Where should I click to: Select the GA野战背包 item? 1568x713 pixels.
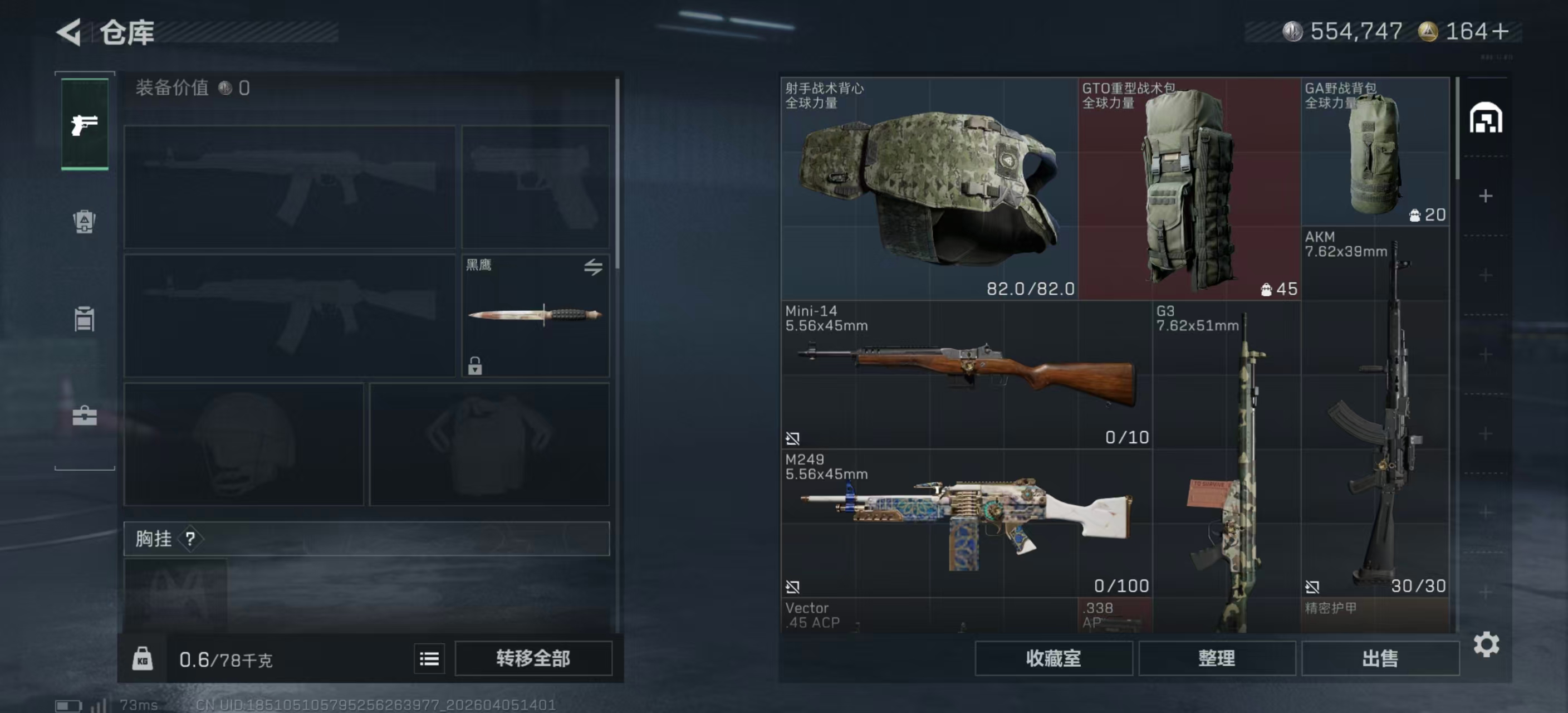pos(1374,152)
